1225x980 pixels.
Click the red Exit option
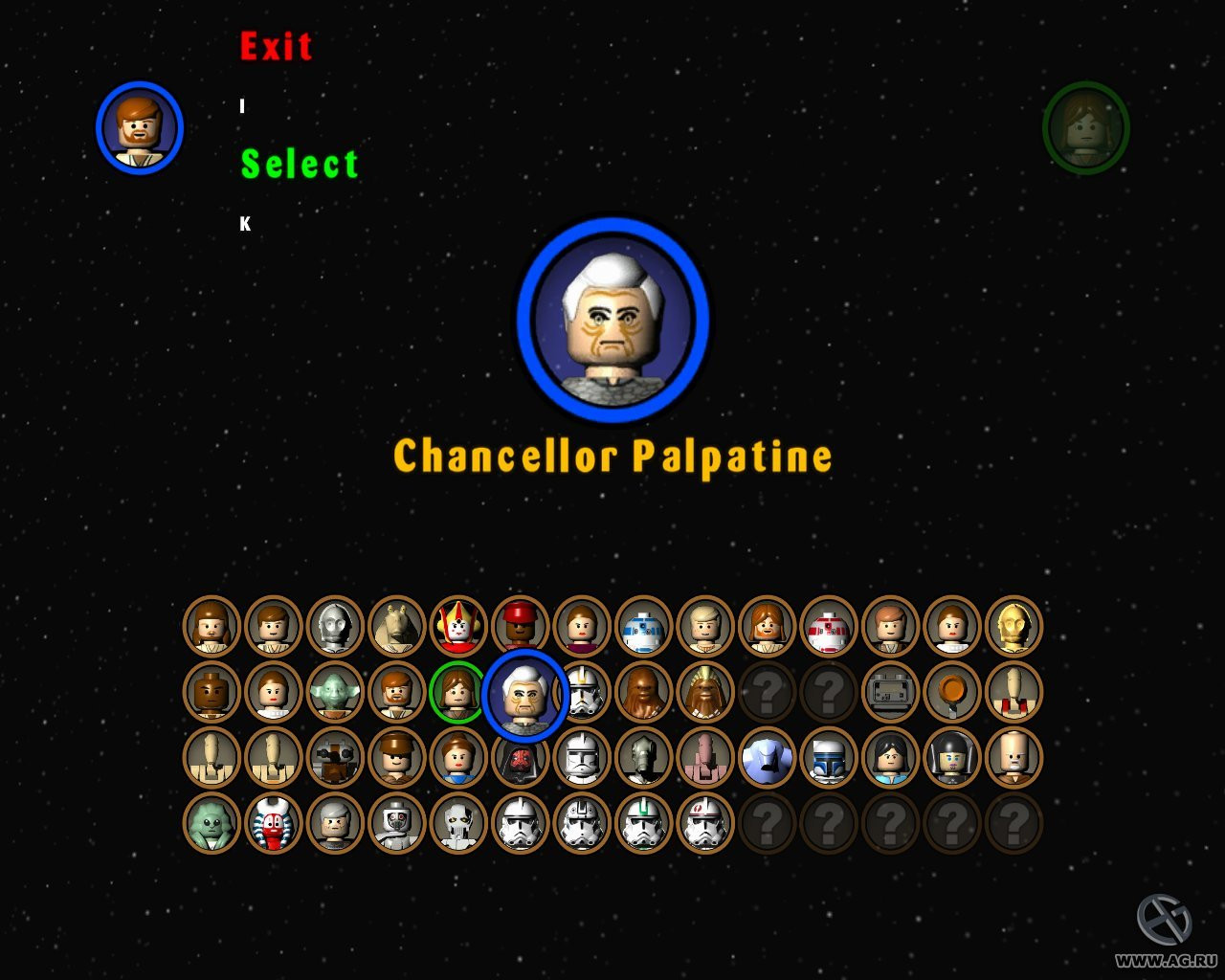pos(276,45)
